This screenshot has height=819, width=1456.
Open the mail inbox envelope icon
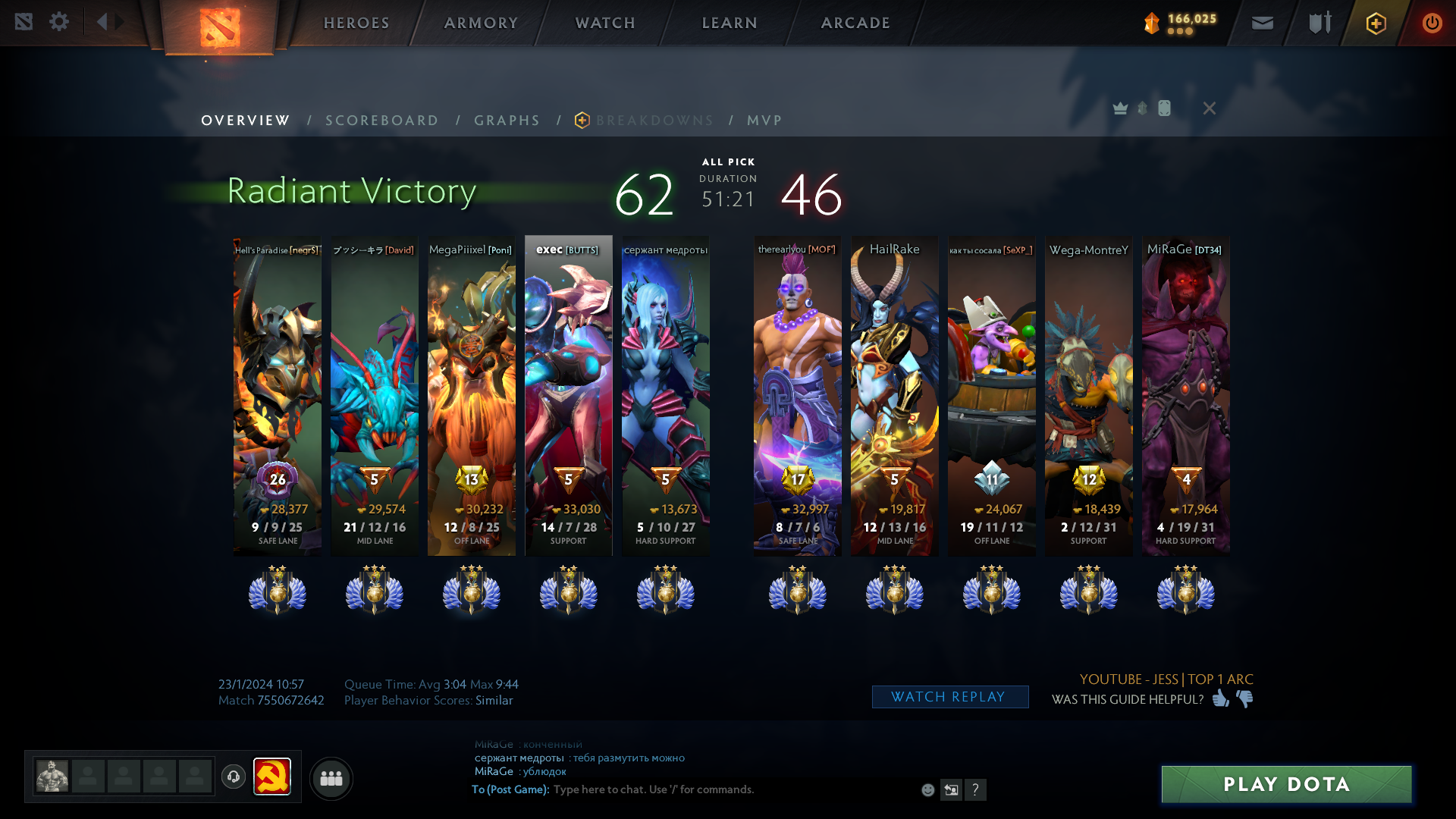[x=1263, y=23]
